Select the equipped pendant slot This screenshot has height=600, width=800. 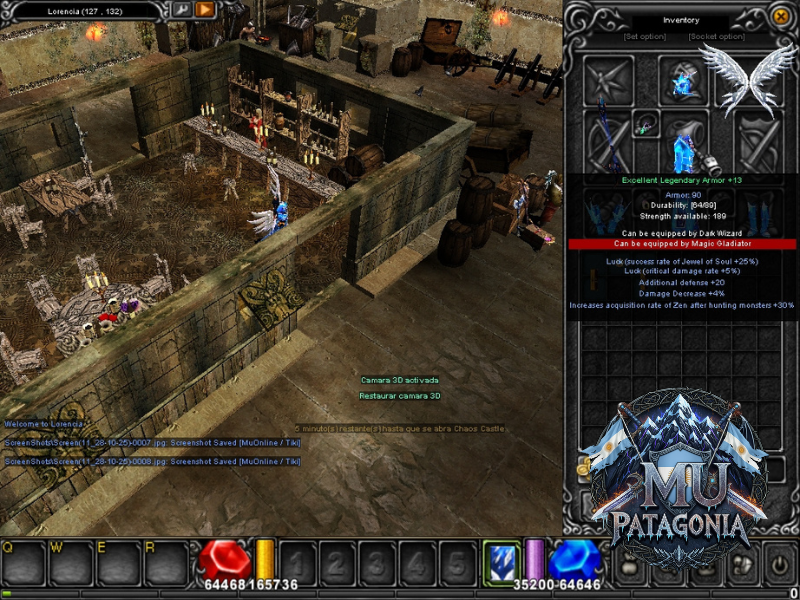[645, 124]
